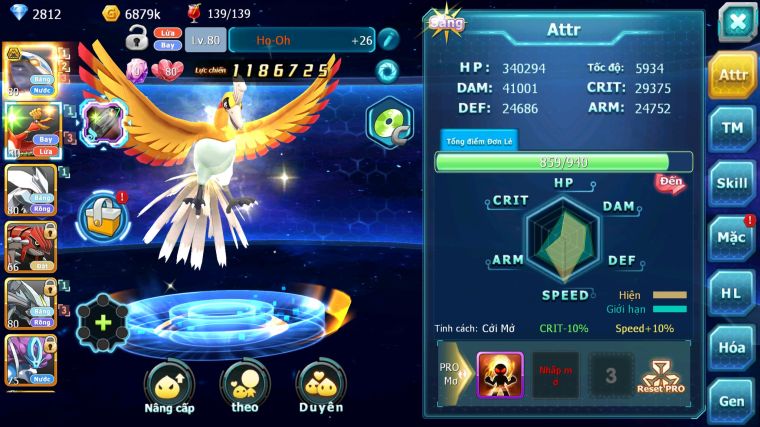Click the circular refresh arrows icon
This screenshot has height=427, width=760.
[x=386, y=71]
